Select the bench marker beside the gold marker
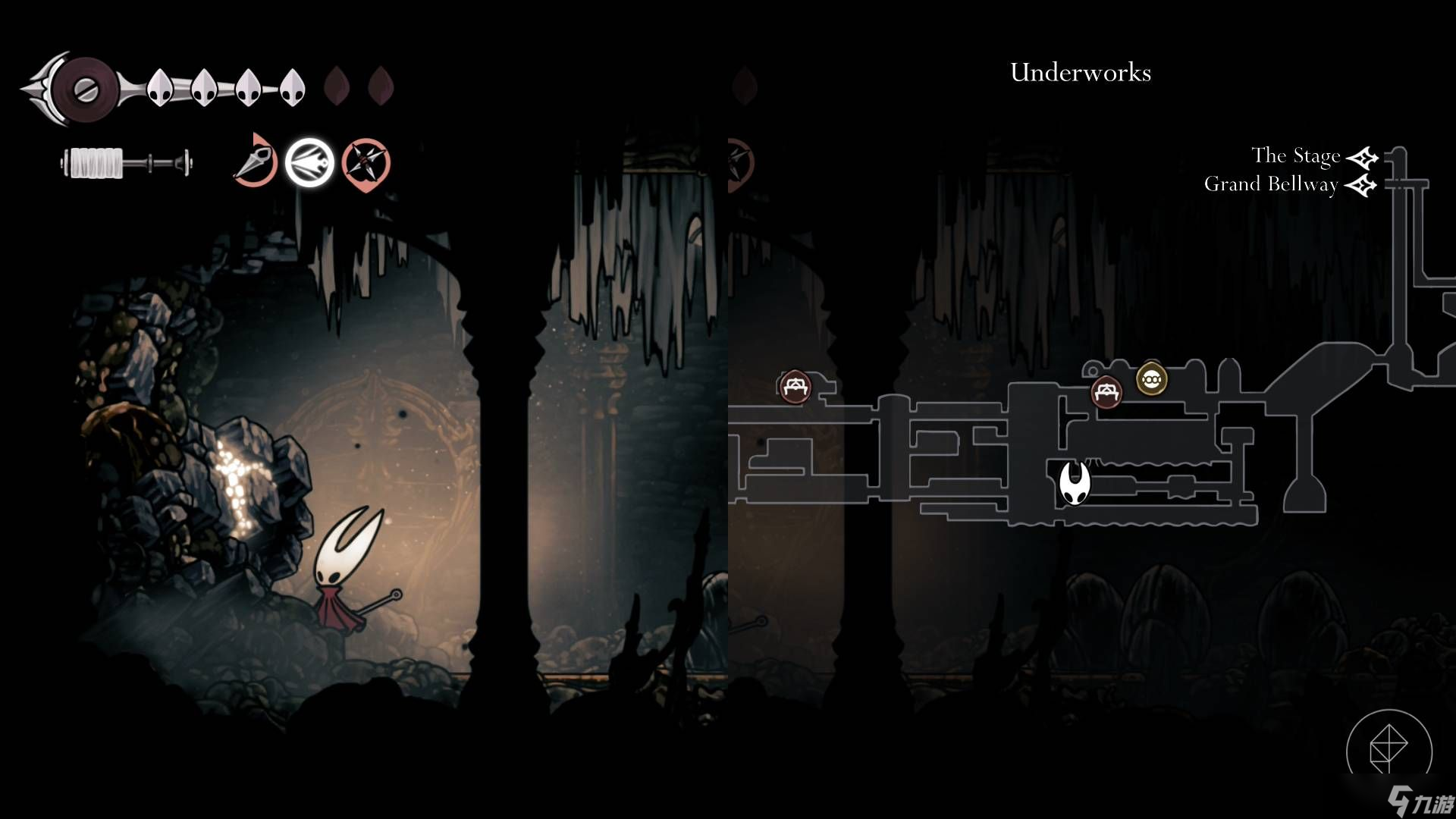Image resolution: width=1456 pixels, height=819 pixels. coord(1106,392)
